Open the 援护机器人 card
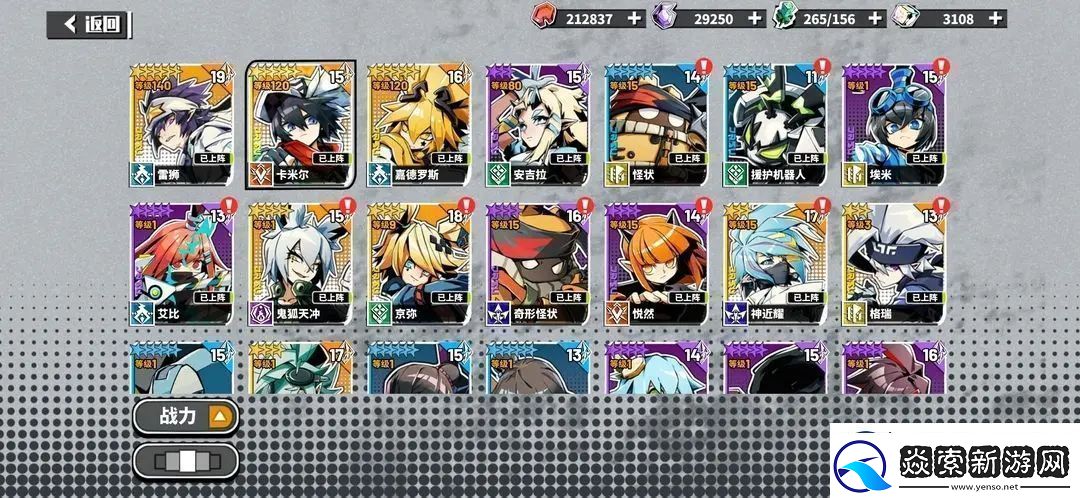 (775, 124)
